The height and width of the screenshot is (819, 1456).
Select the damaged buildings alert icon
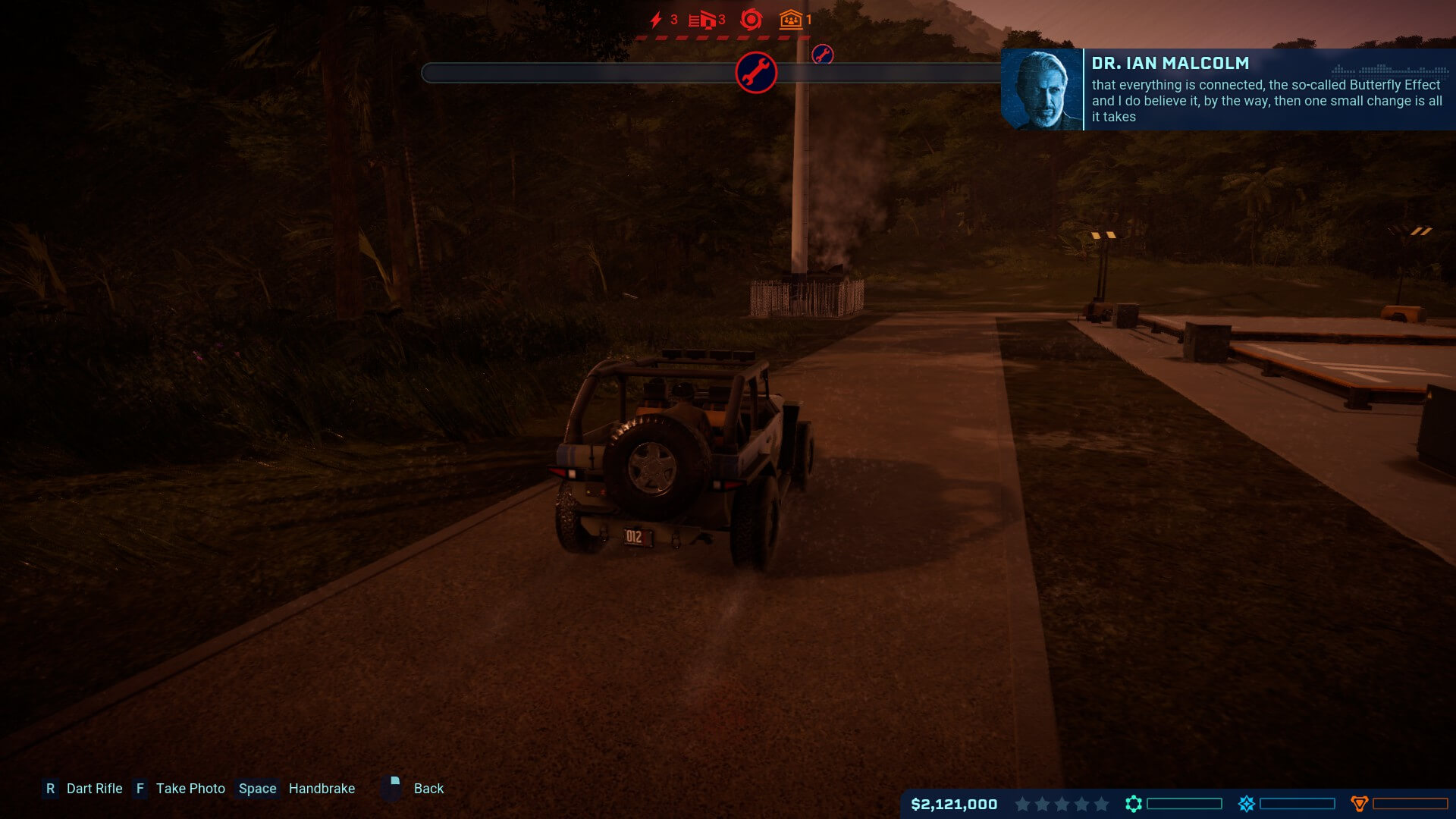click(703, 20)
